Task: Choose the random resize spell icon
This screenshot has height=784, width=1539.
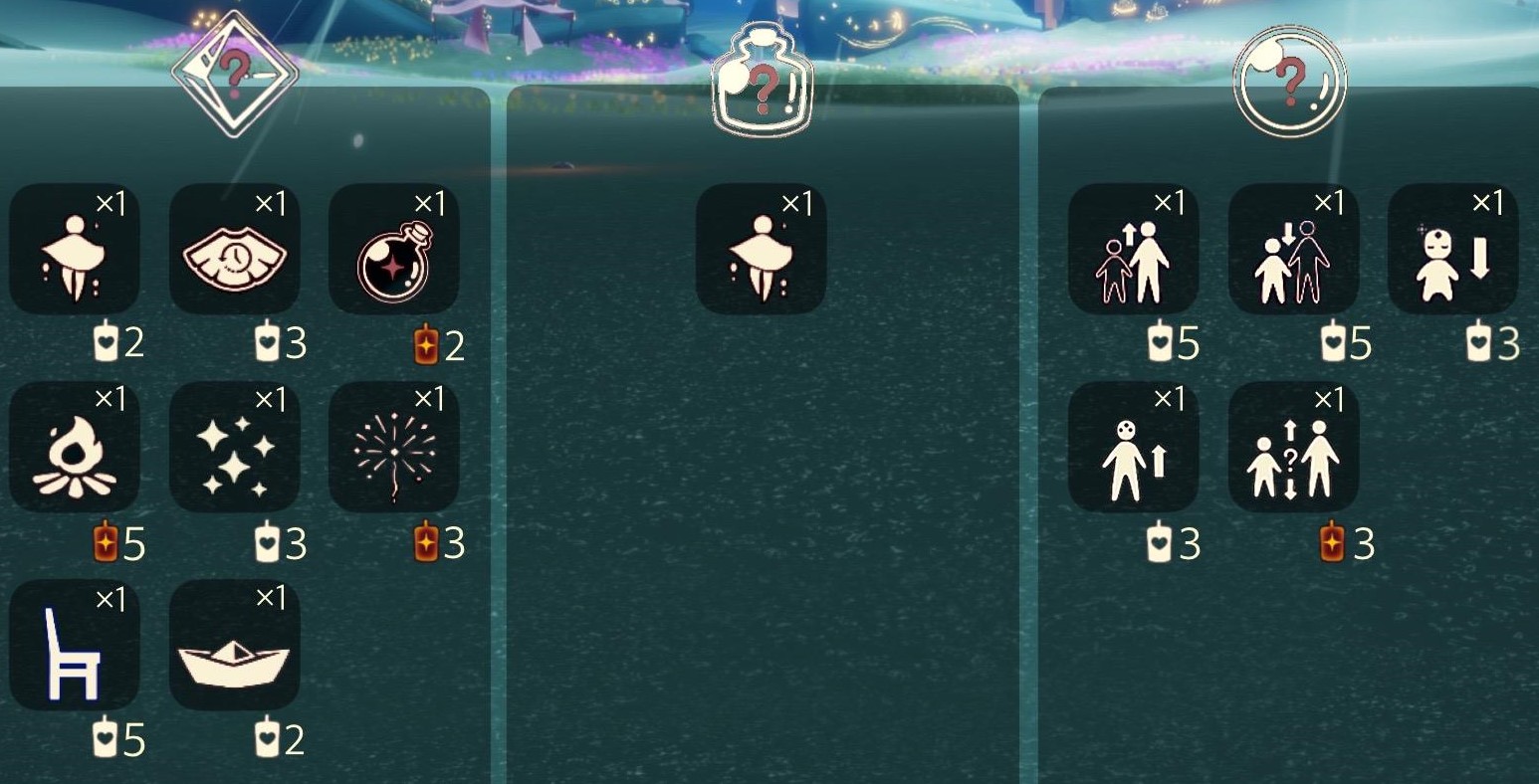Action: (x=1292, y=447)
